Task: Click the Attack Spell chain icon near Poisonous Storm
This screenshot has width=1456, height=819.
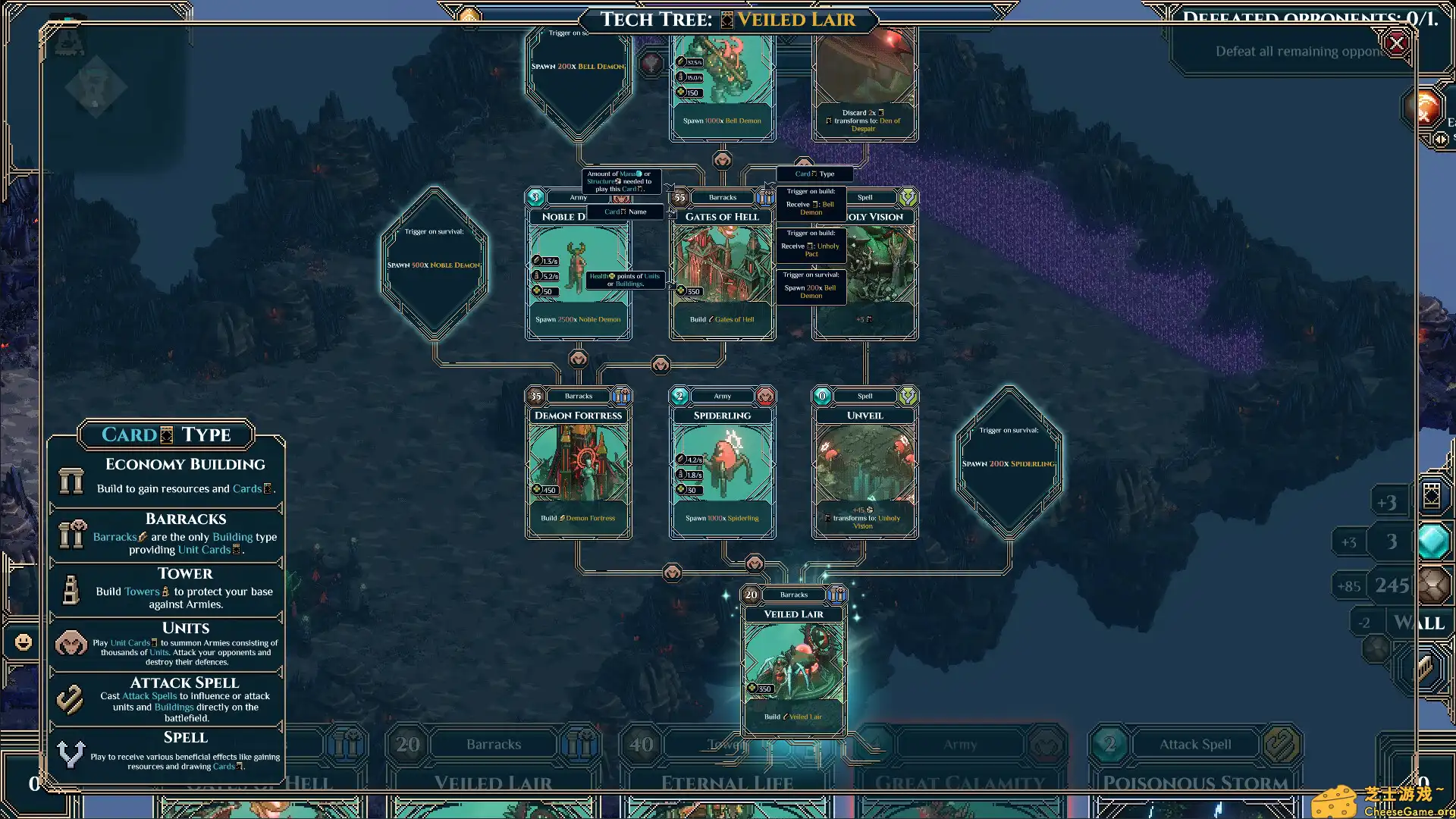Action: point(1282,744)
